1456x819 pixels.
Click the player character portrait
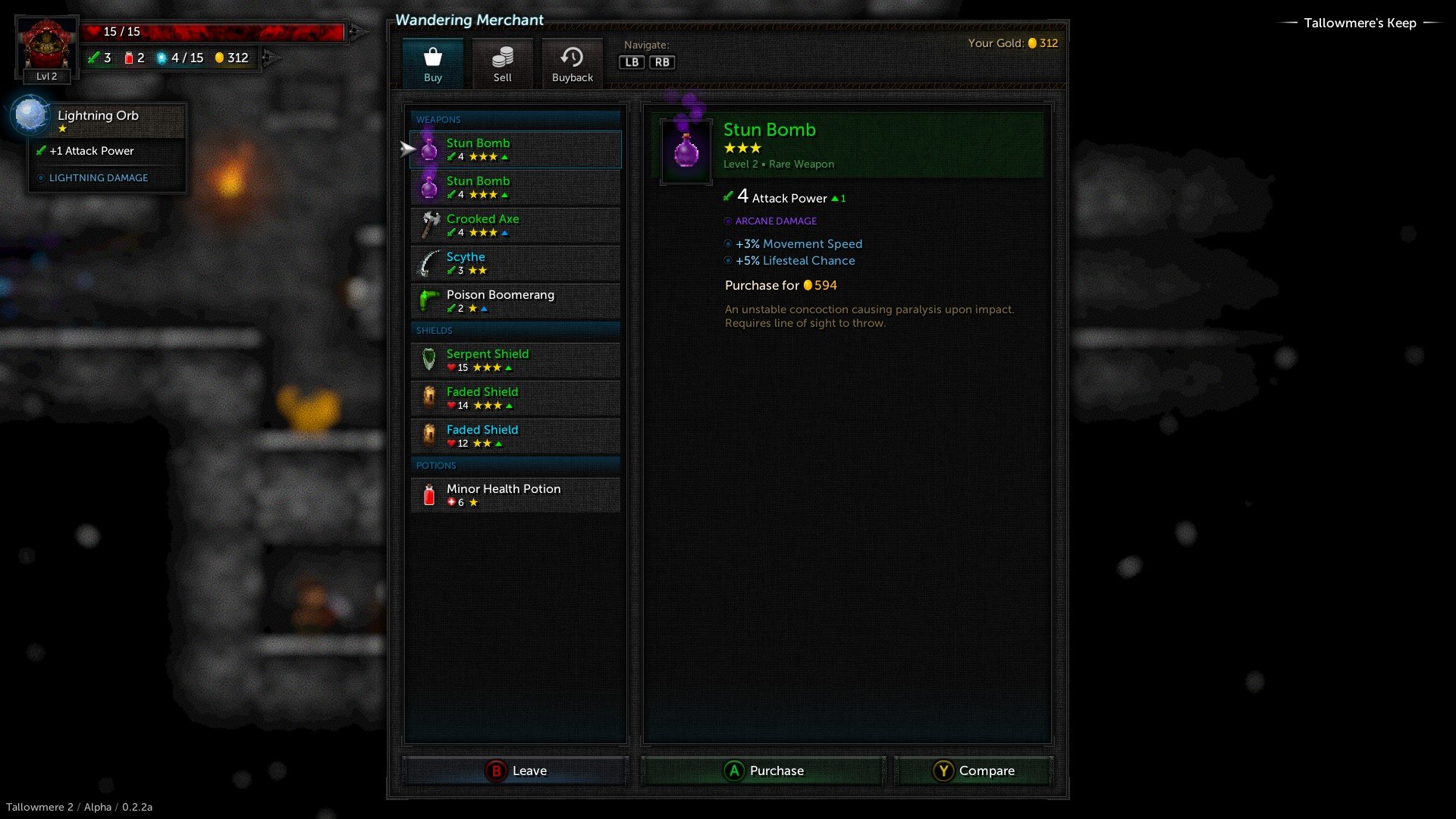coord(46,45)
